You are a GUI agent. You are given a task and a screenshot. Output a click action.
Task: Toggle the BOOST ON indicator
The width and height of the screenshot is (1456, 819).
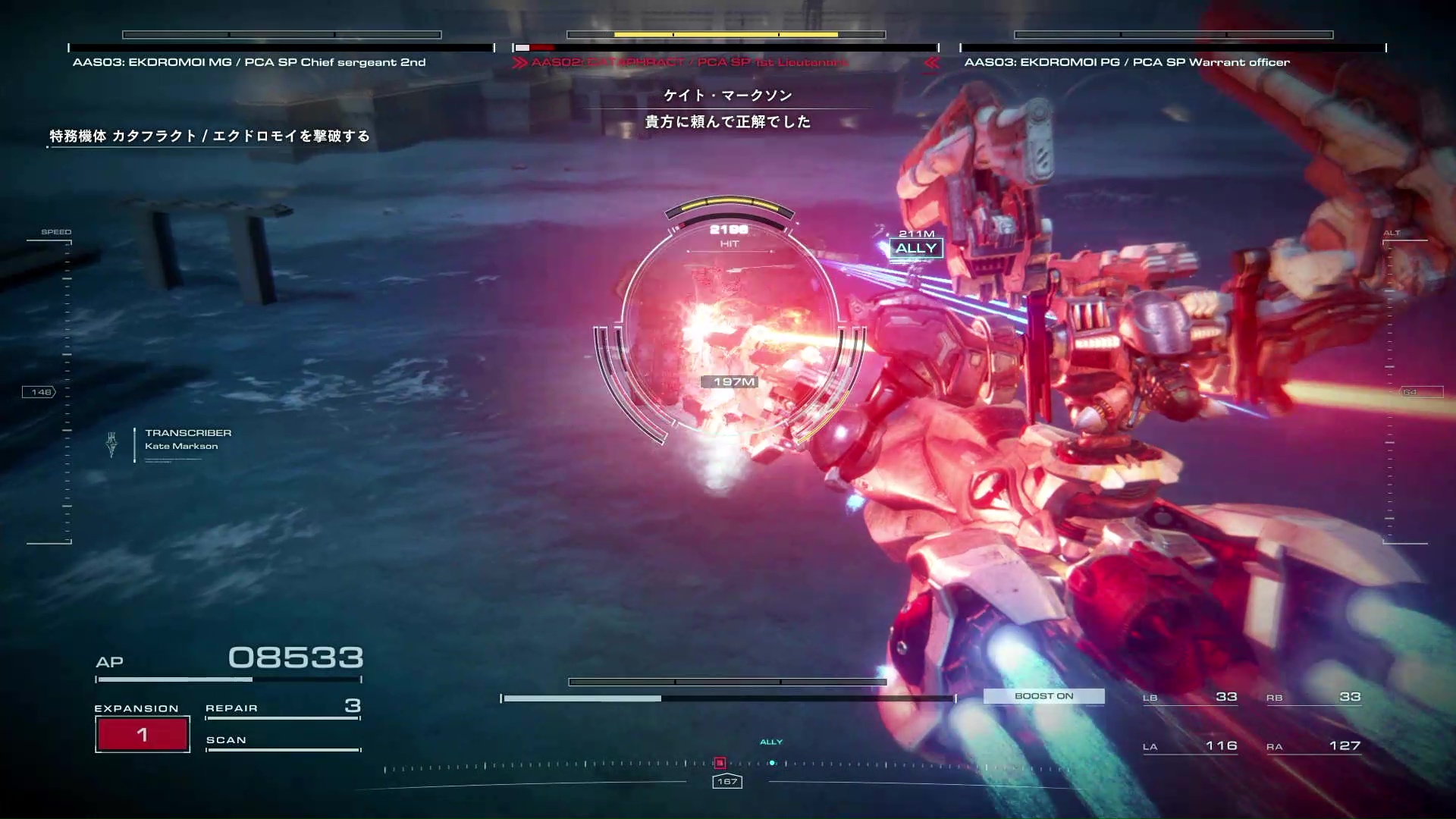tap(1043, 696)
